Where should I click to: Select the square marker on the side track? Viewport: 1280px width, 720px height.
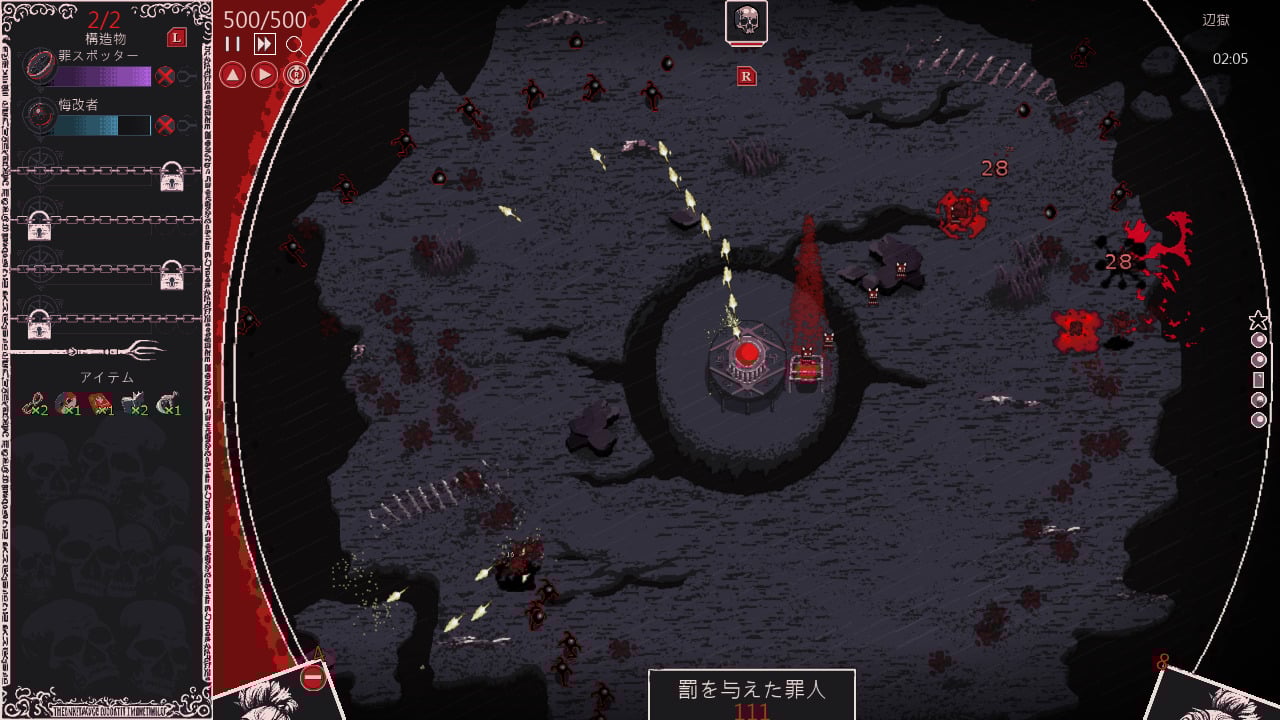pyautogui.click(x=1258, y=380)
